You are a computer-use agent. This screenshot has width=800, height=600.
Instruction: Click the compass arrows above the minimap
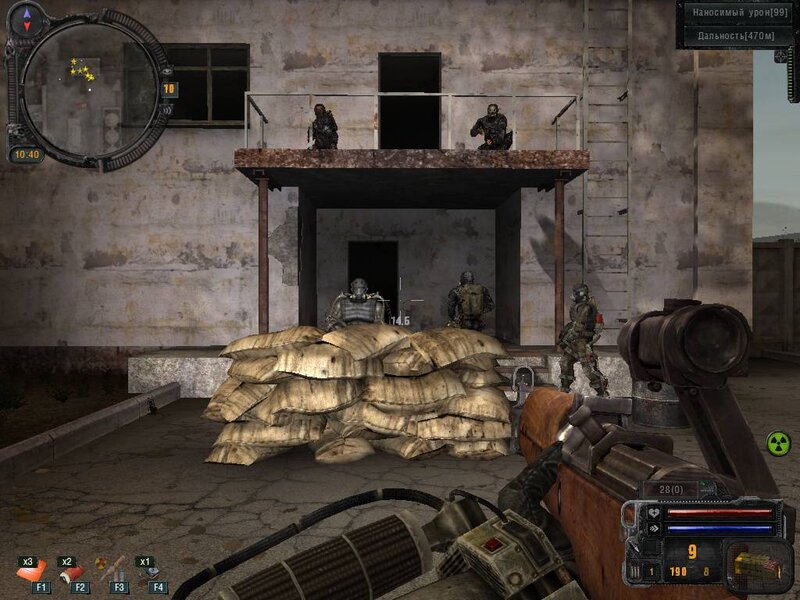26,16
